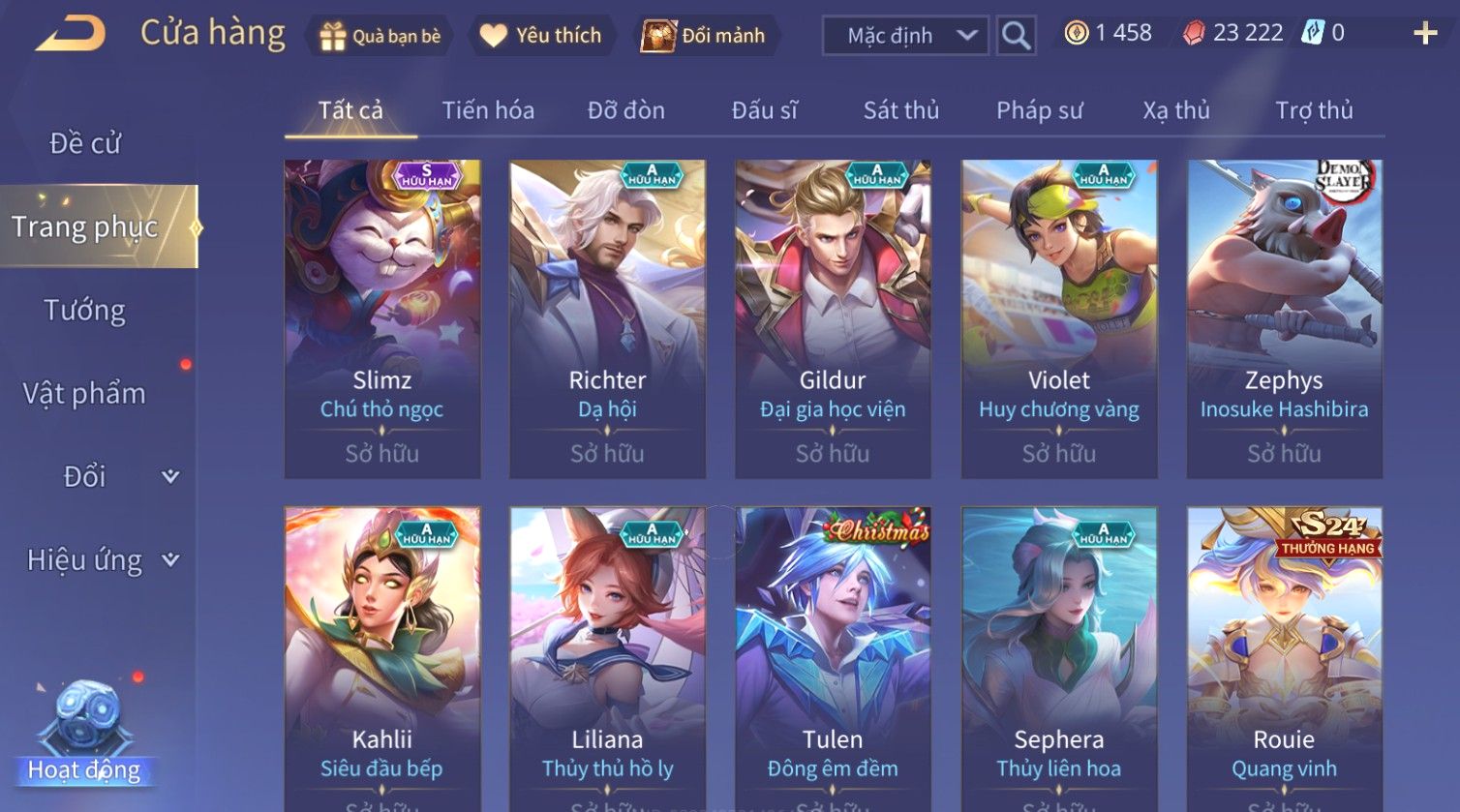Open the Đề cử menu entry
This screenshot has height=812, width=1460.
pos(85,143)
